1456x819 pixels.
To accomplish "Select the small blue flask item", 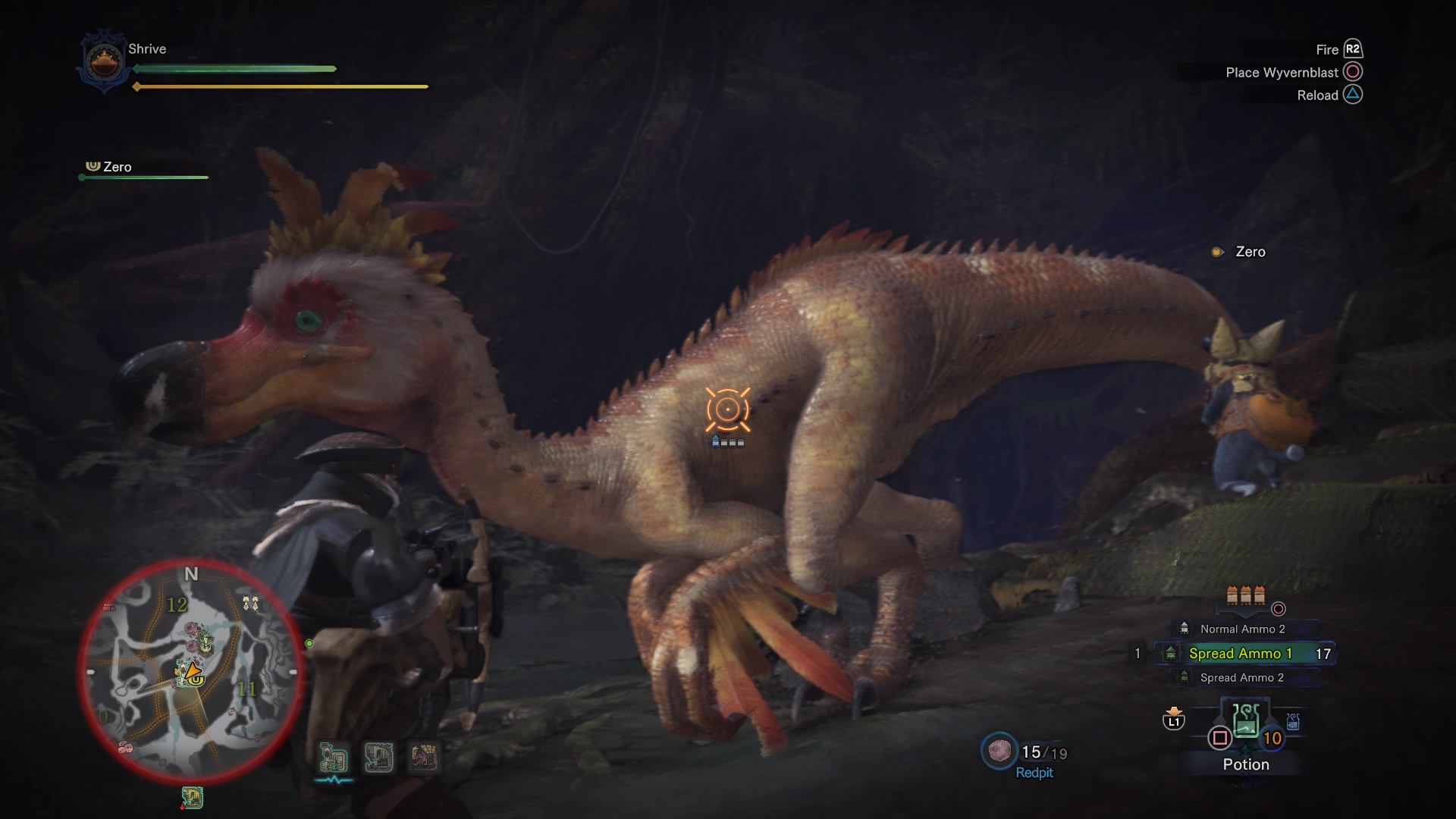I will (x=1293, y=722).
